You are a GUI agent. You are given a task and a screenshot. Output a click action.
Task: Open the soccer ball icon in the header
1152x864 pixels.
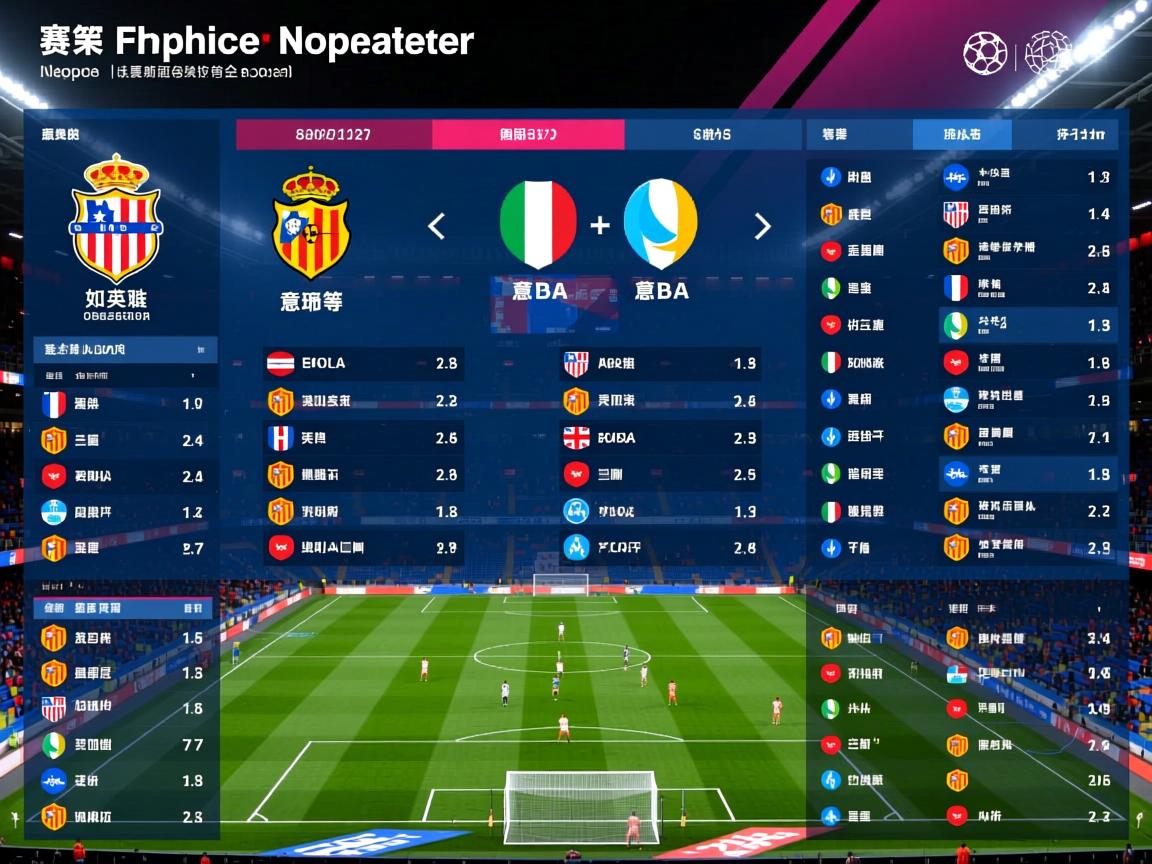(x=985, y=53)
